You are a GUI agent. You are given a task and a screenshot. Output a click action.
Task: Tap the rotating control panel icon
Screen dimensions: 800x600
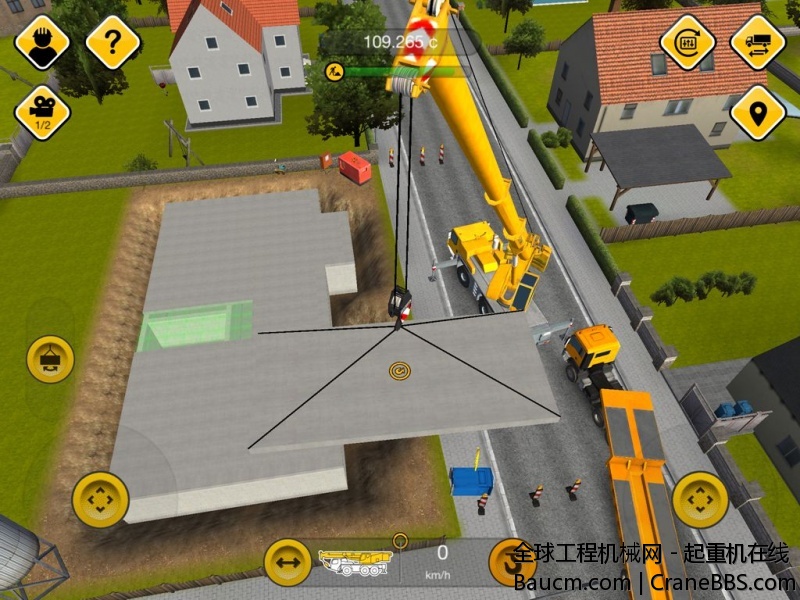687,42
